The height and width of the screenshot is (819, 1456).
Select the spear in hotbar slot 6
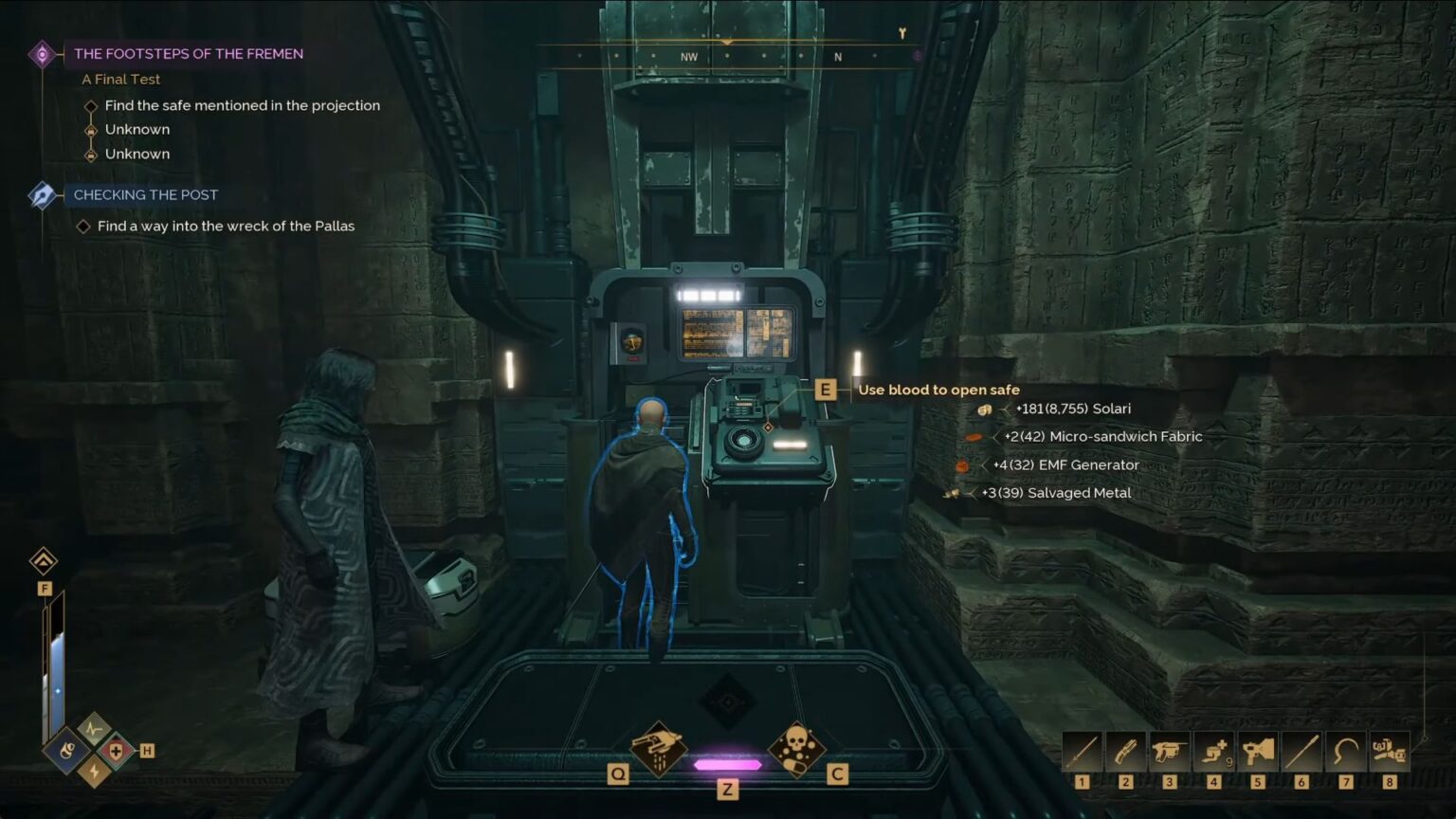tap(1302, 752)
